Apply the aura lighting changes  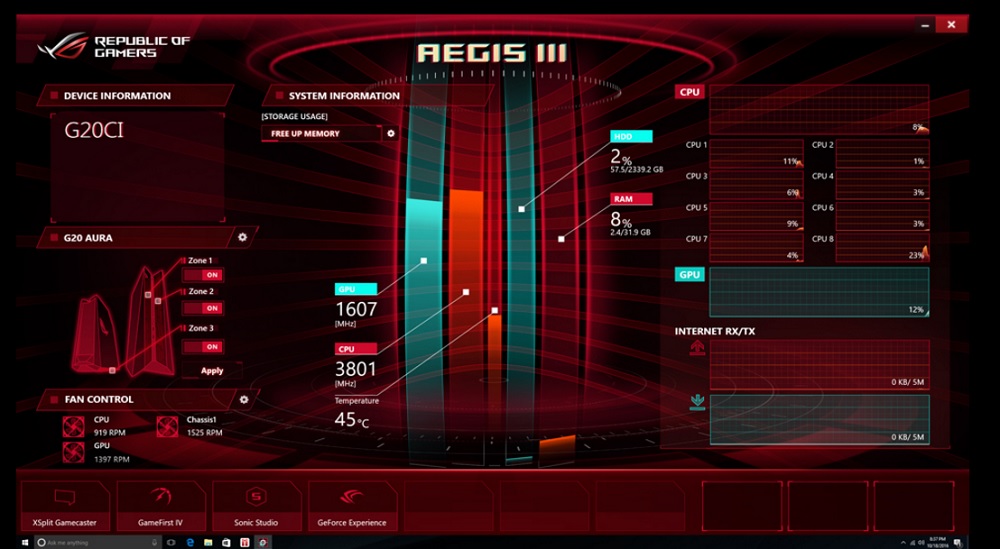[212, 370]
